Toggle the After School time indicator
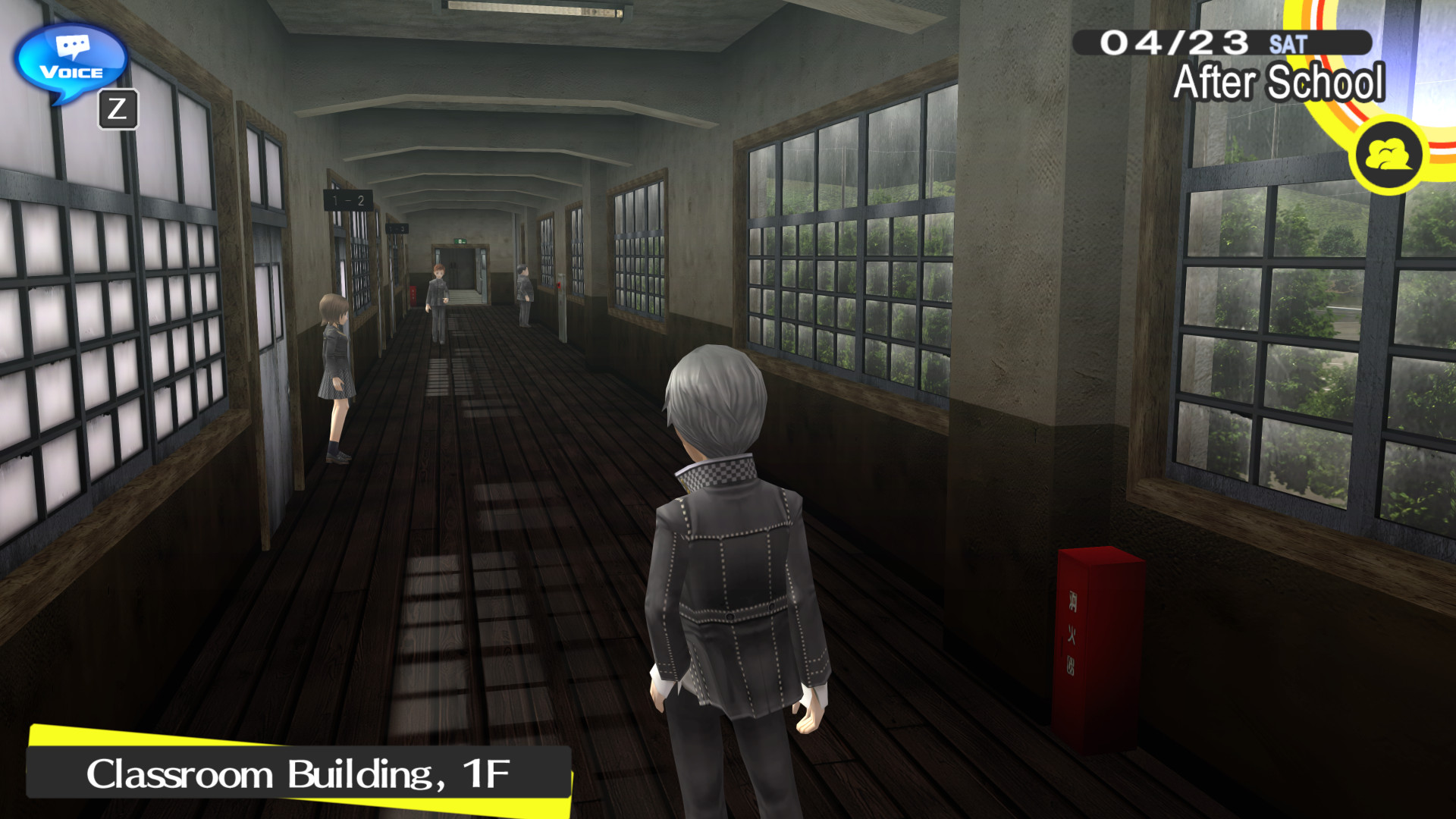This screenshot has height=819, width=1456. tap(1279, 82)
